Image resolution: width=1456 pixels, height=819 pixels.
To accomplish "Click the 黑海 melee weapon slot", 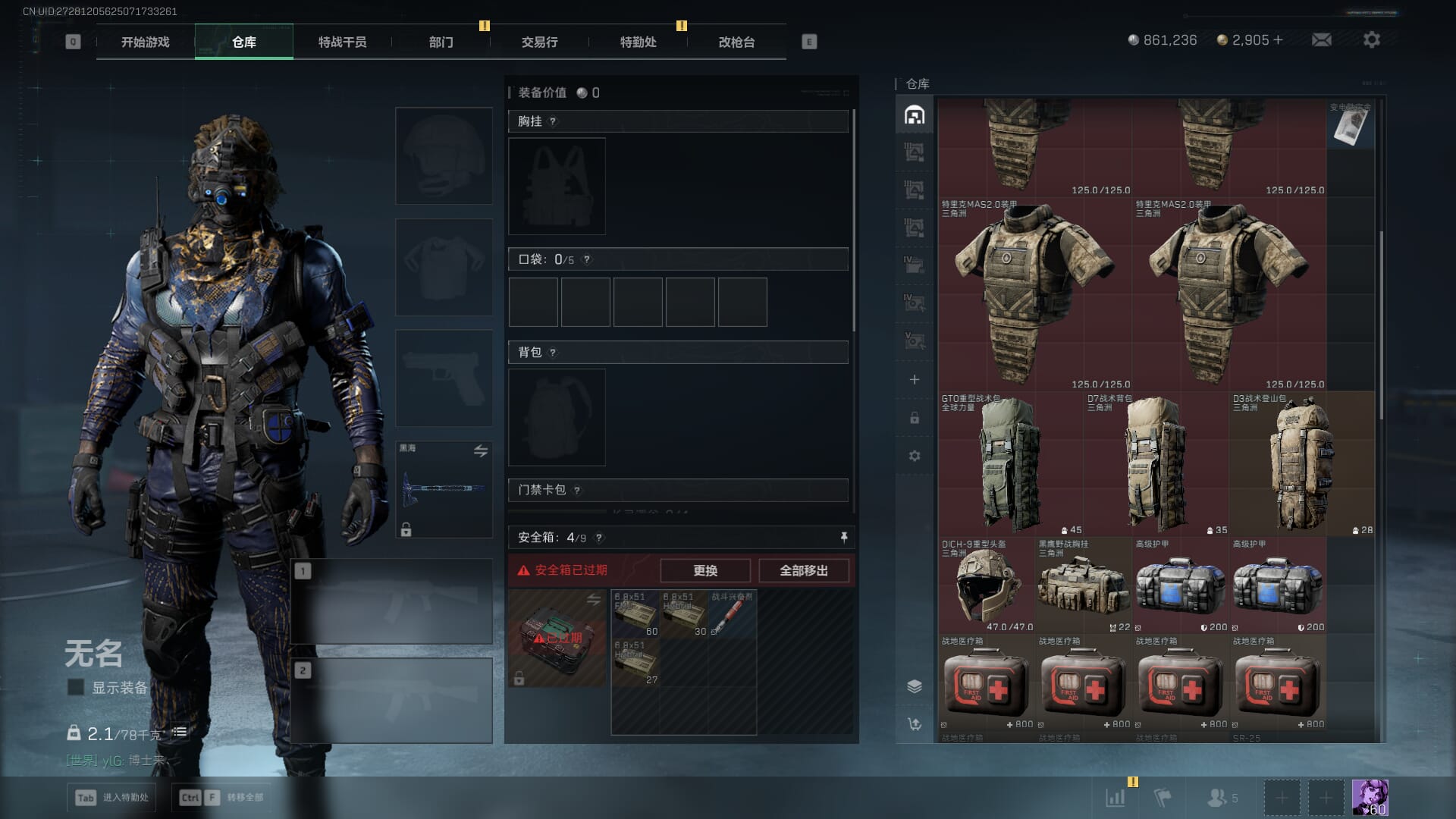I will coord(444,489).
